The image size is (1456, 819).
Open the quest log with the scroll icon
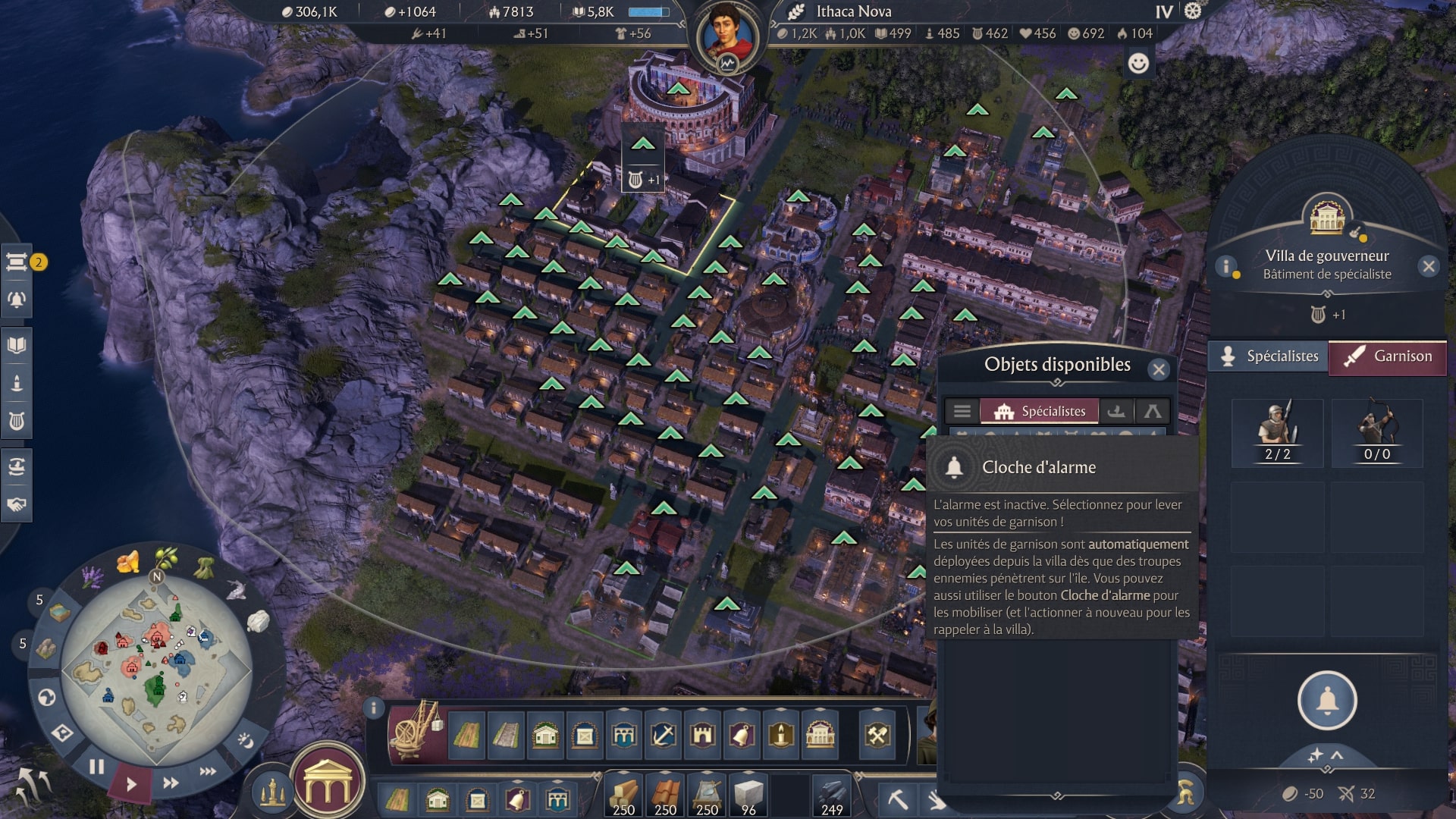pyautogui.click(x=17, y=263)
